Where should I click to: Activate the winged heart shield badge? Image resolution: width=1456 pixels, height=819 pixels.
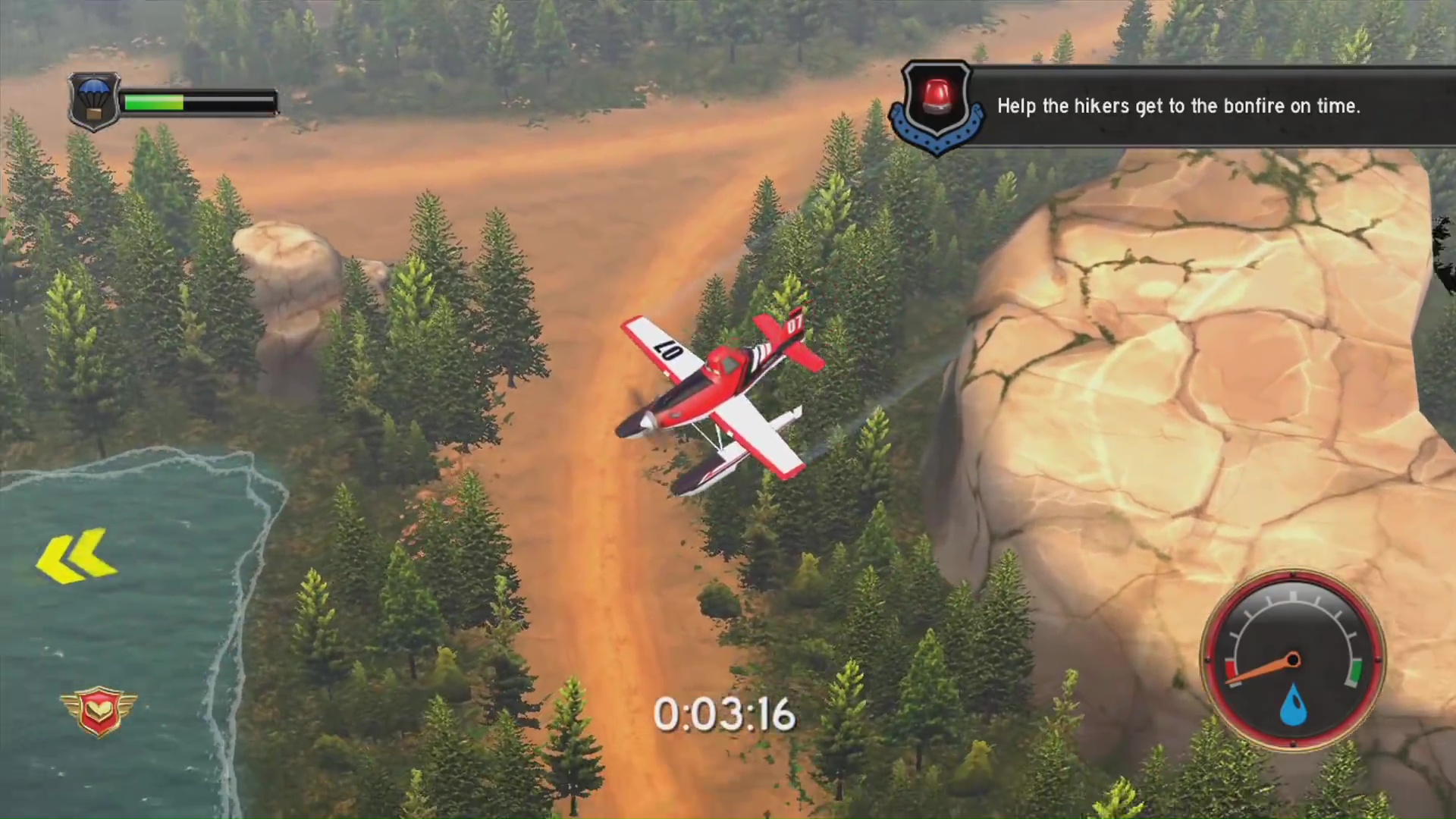(x=98, y=711)
